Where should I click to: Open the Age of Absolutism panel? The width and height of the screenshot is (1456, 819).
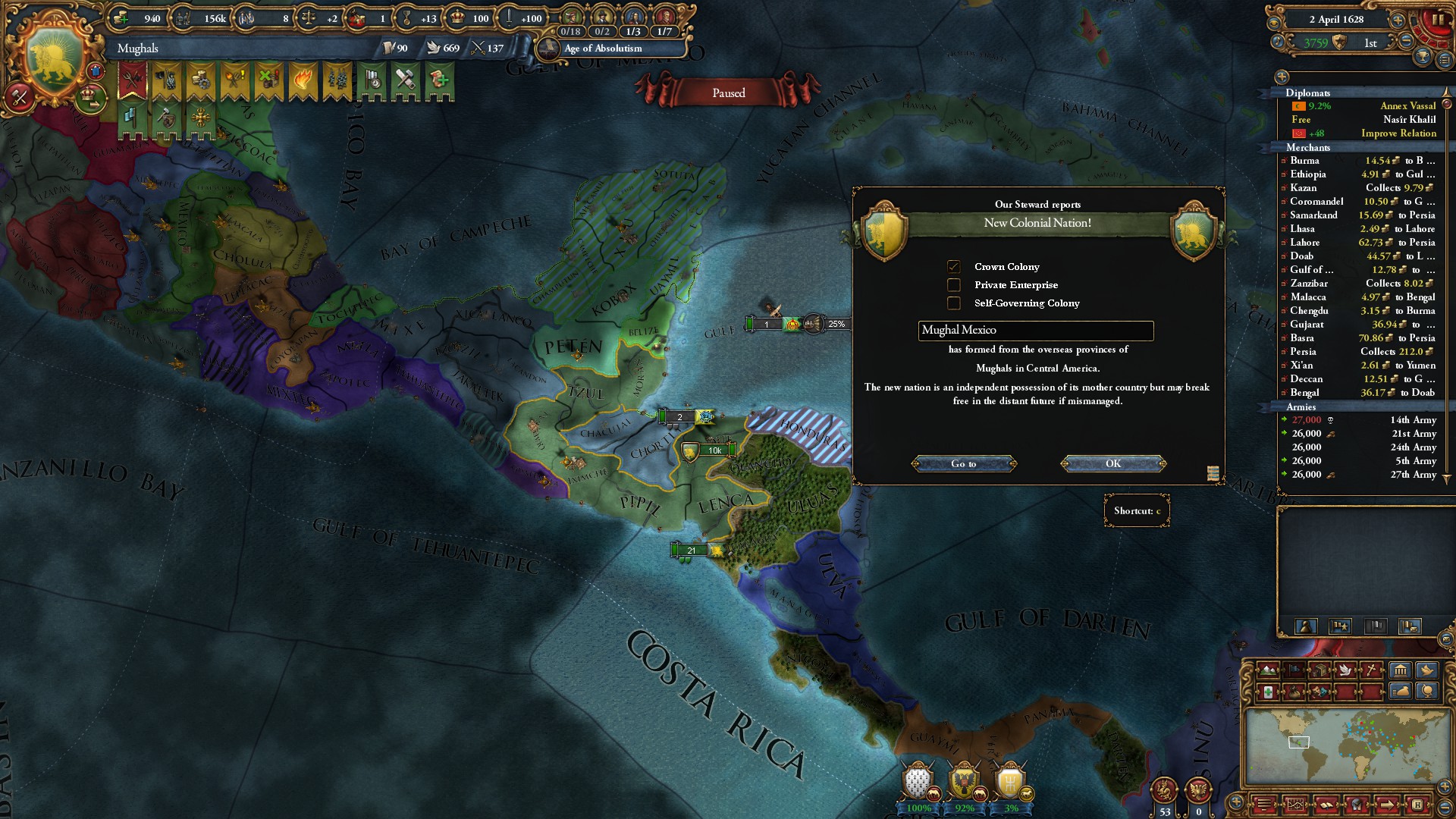click(603, 48)
